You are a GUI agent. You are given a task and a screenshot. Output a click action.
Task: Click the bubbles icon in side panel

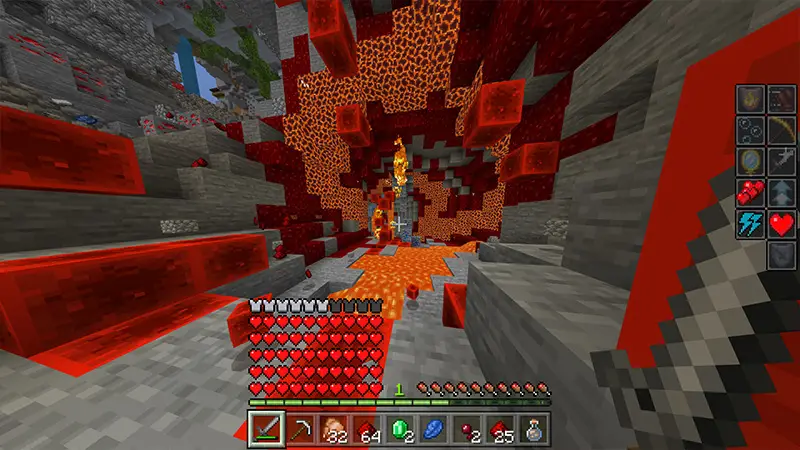pos(750,130)
